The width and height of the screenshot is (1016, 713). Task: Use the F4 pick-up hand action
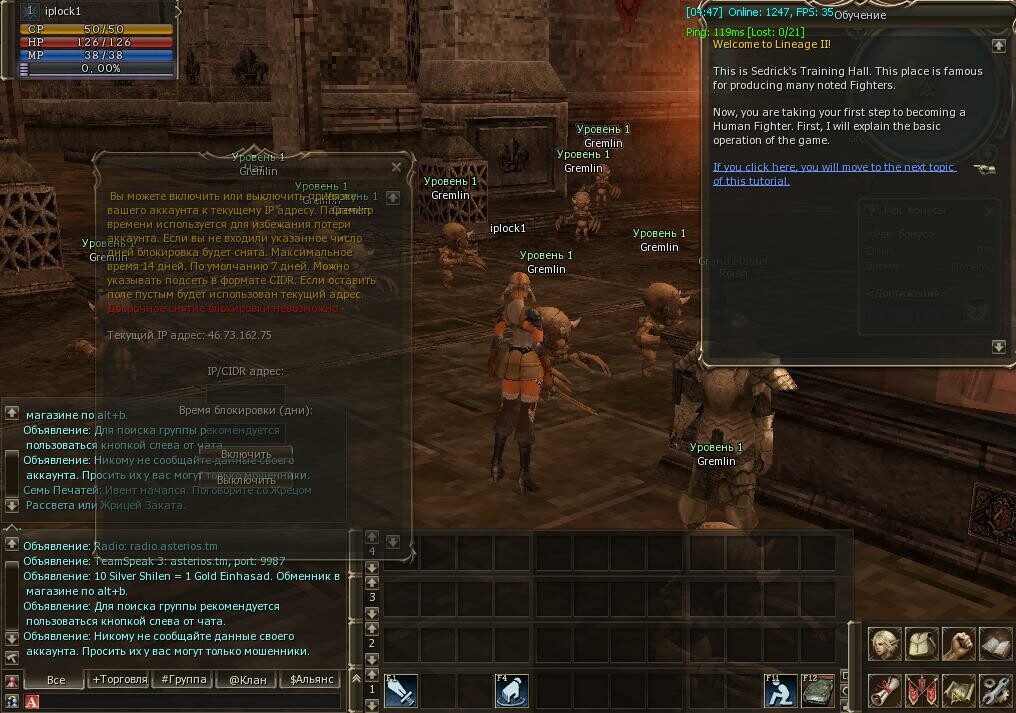[x=512, y=692]
